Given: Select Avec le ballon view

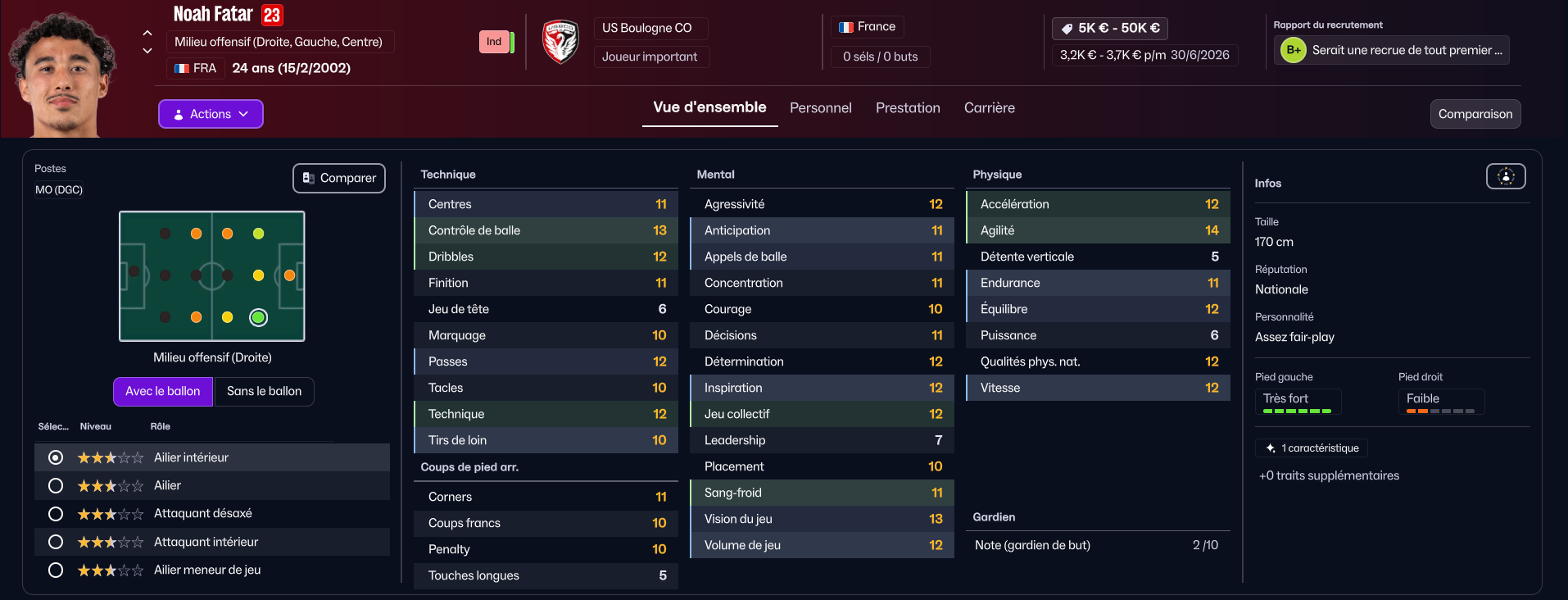Looking at the screenshot, I should (162, 391).
